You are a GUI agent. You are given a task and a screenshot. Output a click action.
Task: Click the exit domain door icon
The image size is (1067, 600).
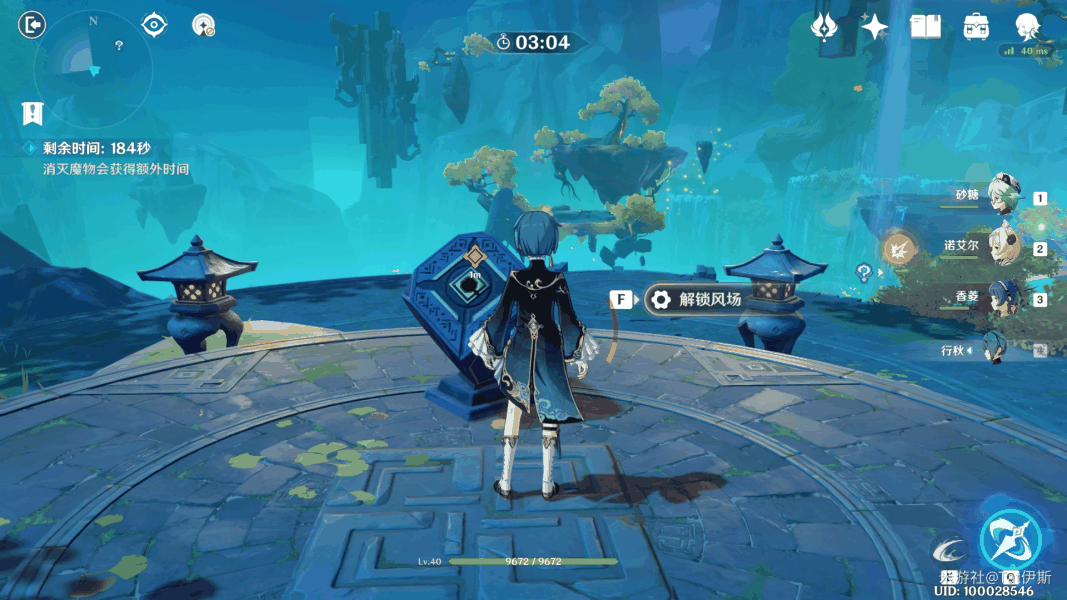[x=32, y=25]
